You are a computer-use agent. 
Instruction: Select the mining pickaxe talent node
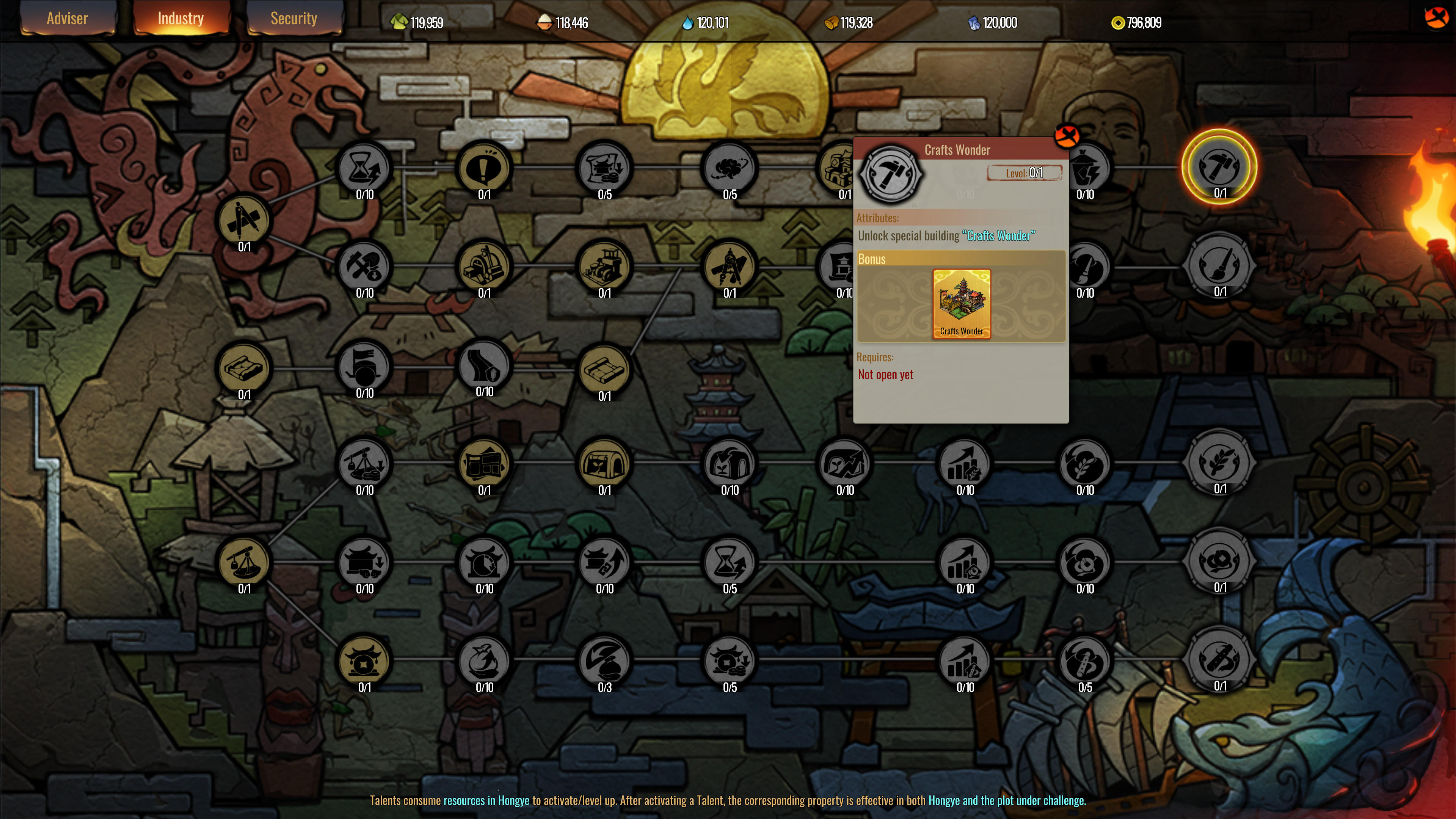coord(364,266)
